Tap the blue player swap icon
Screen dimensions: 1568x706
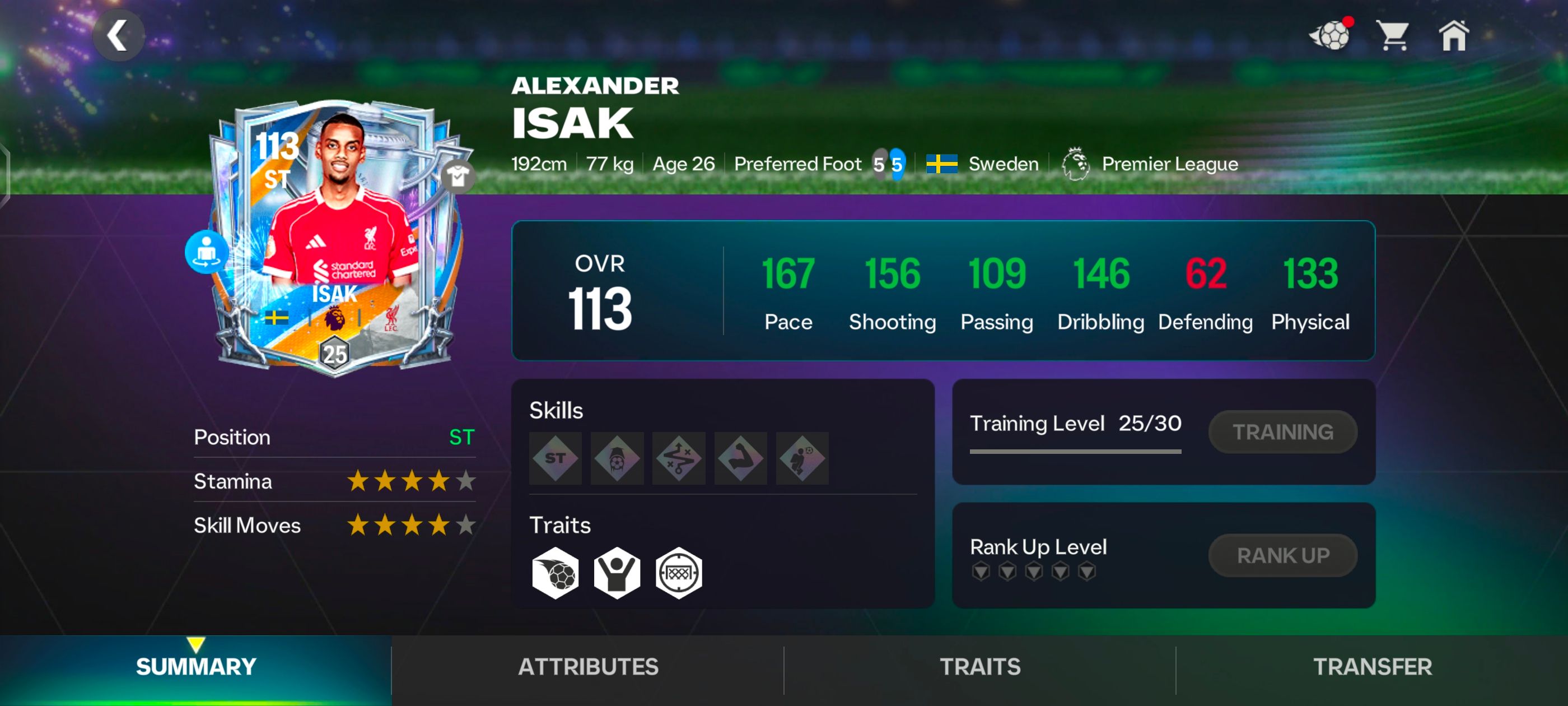coord(206,252)
